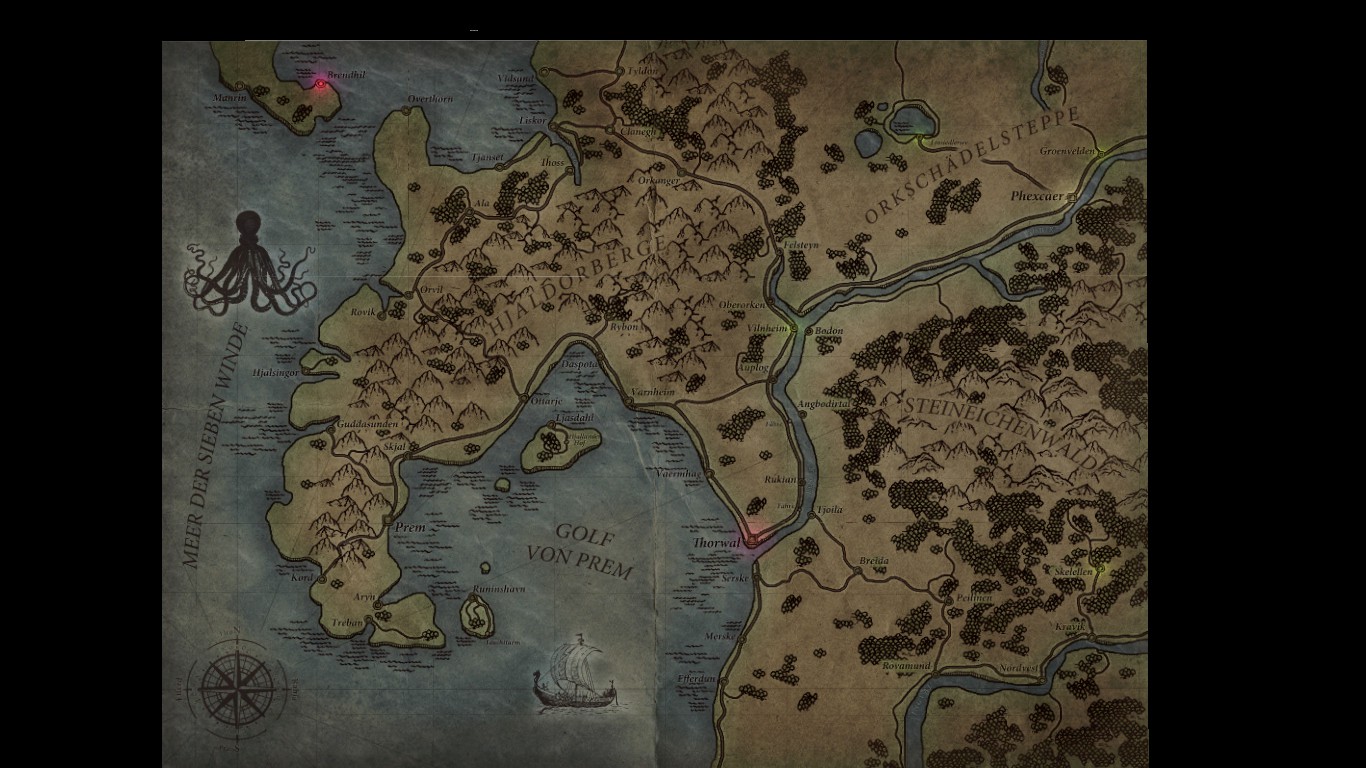The image size is (1366, 768).
Task: Select the Rovik town marker
Action: tap(382, 314)
